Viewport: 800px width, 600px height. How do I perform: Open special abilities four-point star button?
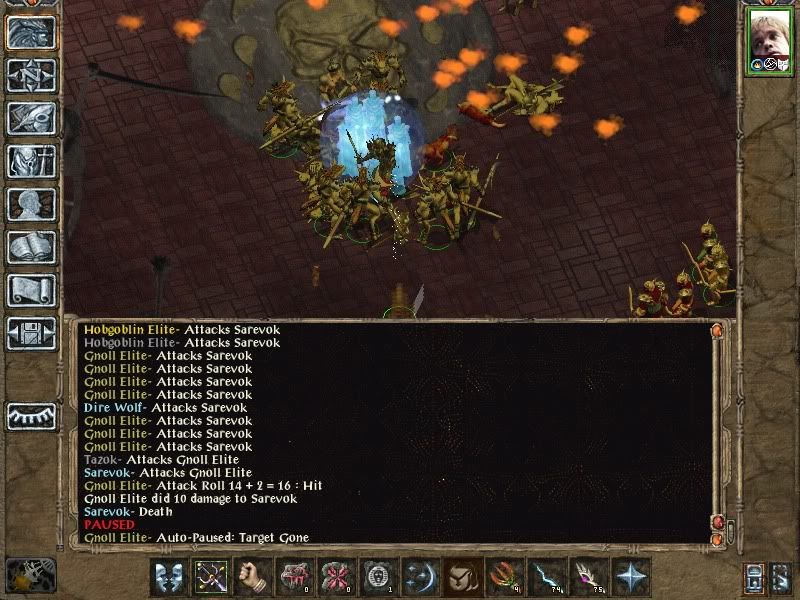(x=632, y=577)
